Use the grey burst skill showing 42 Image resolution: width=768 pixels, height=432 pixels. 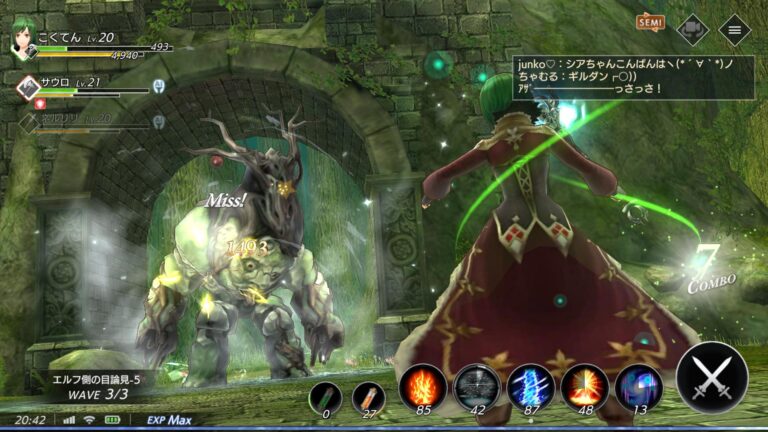click(477, 386)
